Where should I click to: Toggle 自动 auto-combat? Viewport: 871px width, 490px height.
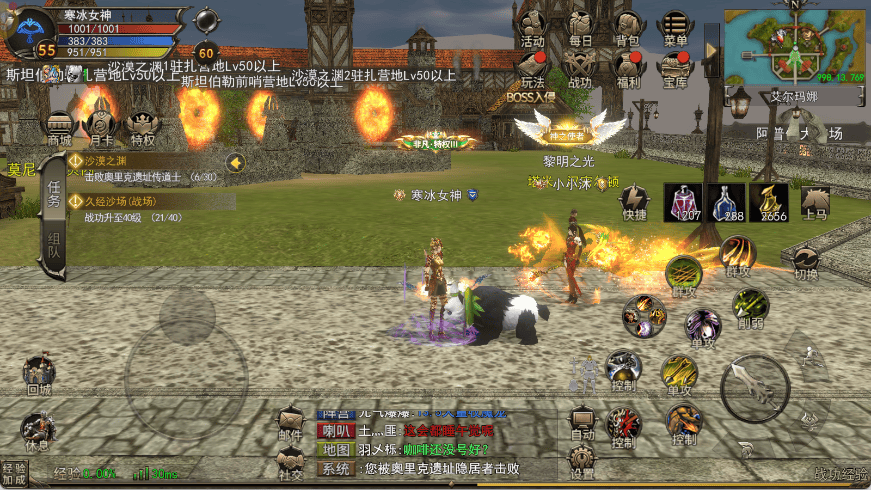click(x=581, y=423)
